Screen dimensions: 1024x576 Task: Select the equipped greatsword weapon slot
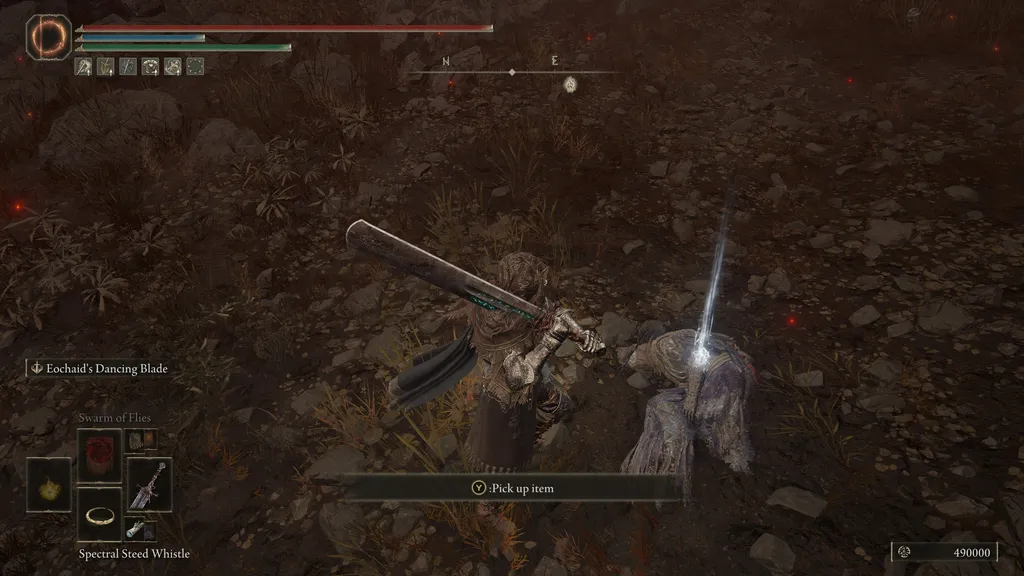[x=149, y=484]
